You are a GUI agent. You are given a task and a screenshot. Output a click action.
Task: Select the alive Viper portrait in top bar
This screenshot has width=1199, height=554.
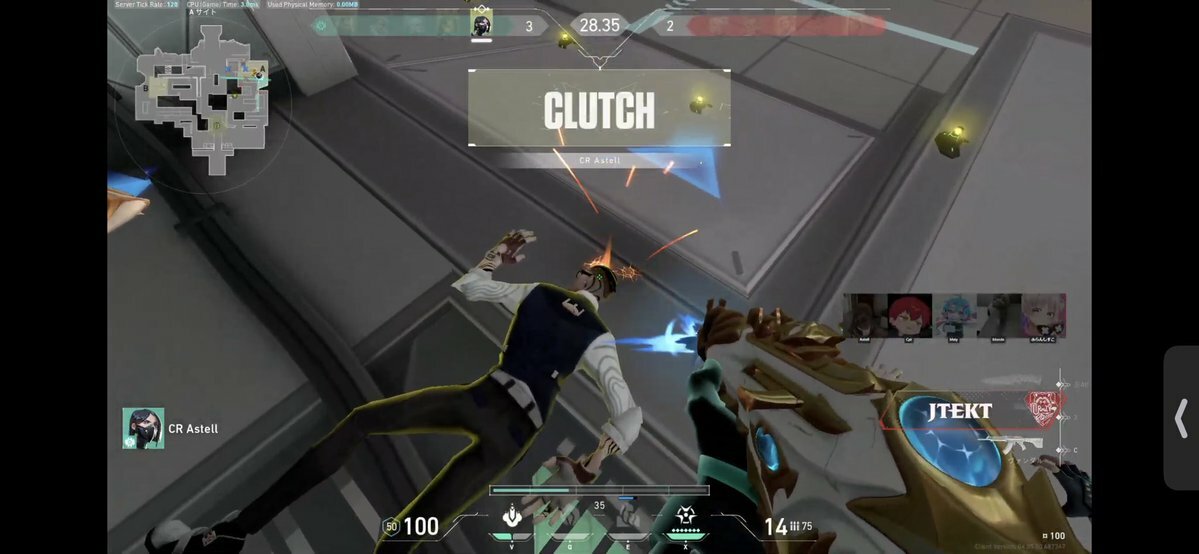(481, 25)
